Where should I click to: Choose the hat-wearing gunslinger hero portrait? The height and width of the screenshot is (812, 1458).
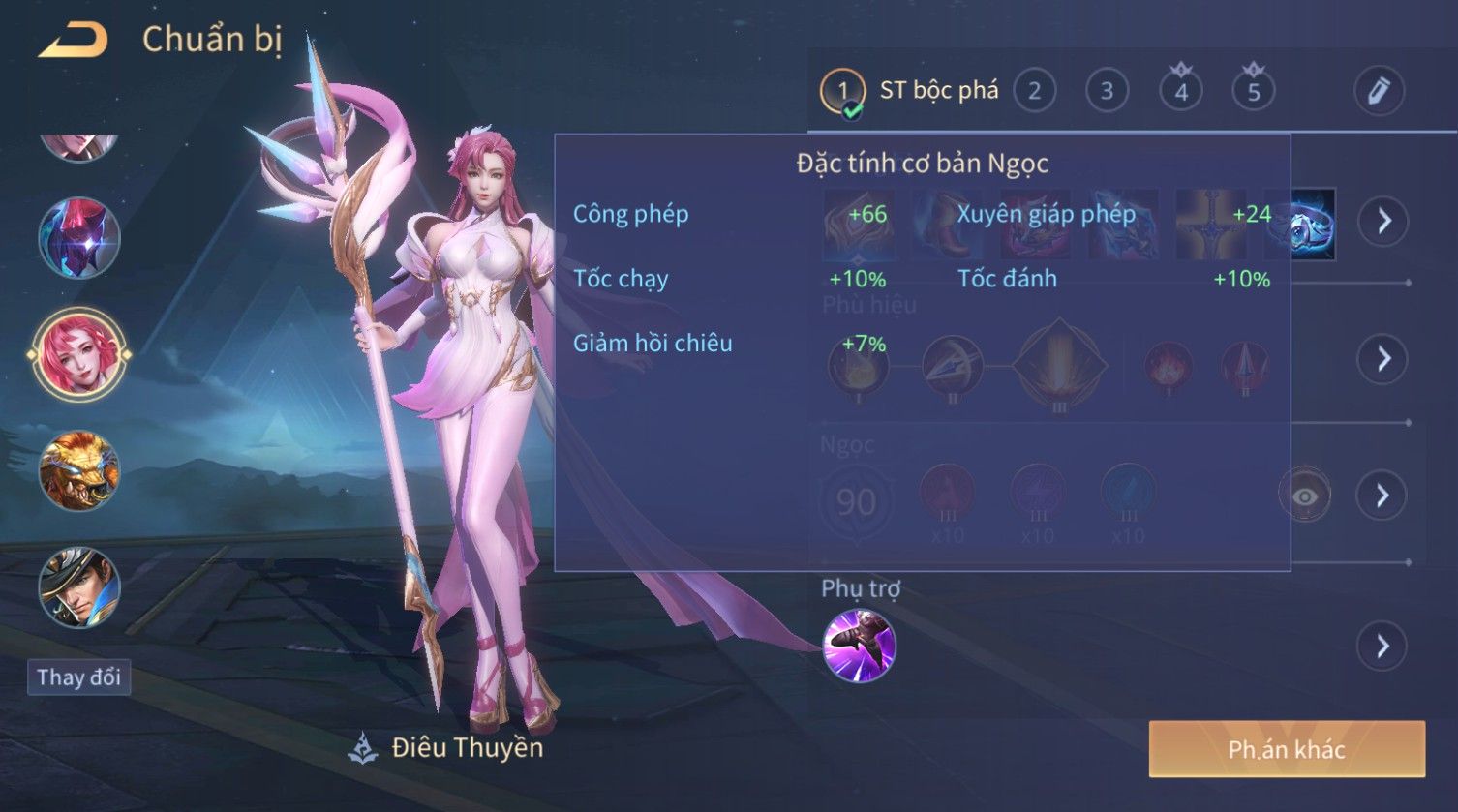tap(78, 587)
